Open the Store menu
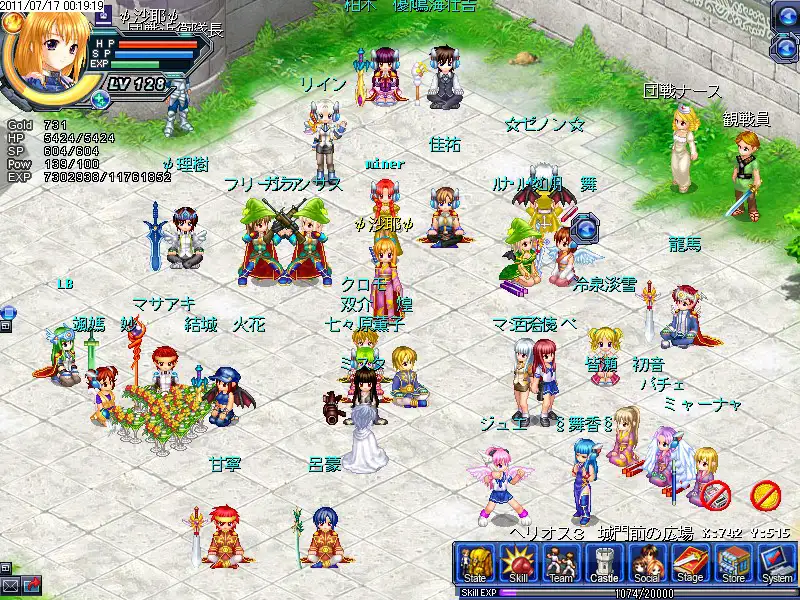The height and width of the screenshot is (600, 800). [733, 565]
